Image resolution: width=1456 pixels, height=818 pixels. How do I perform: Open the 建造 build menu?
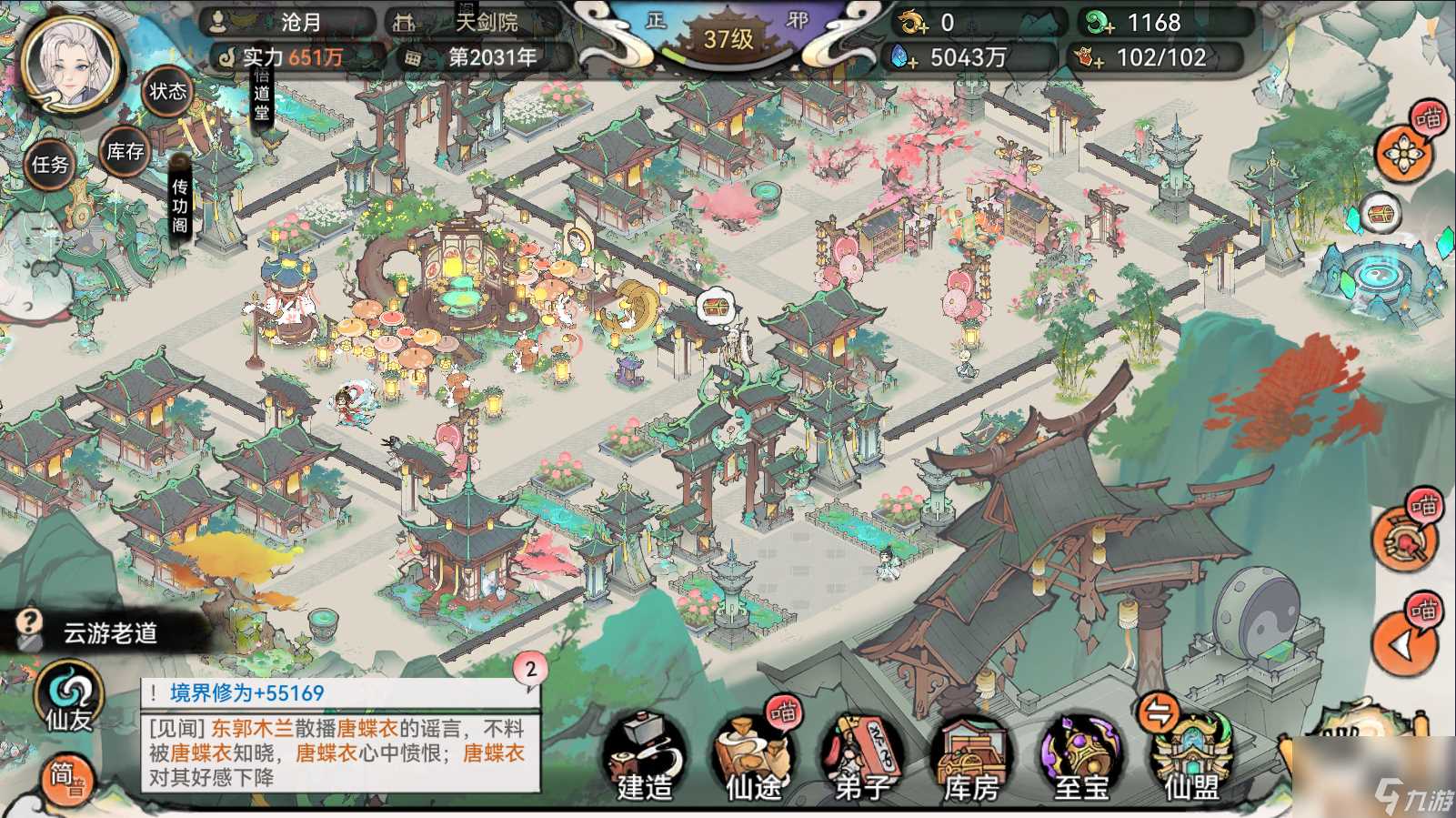(642, 757)
